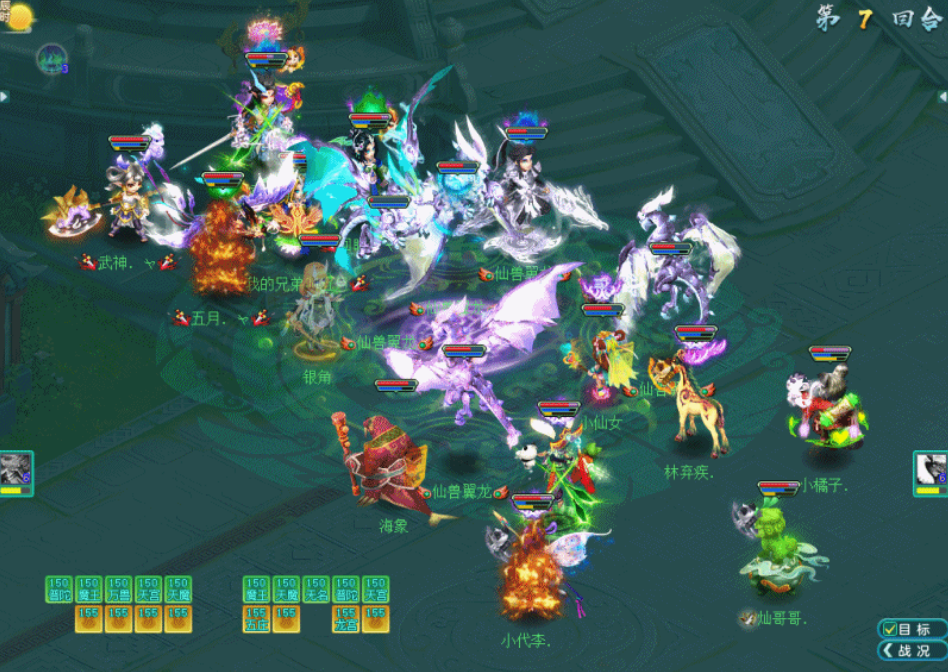This screenshot has height=672, width=949.
Task: Expand the arrow tab below the buff icon
Action: click(x=4, y=96)
